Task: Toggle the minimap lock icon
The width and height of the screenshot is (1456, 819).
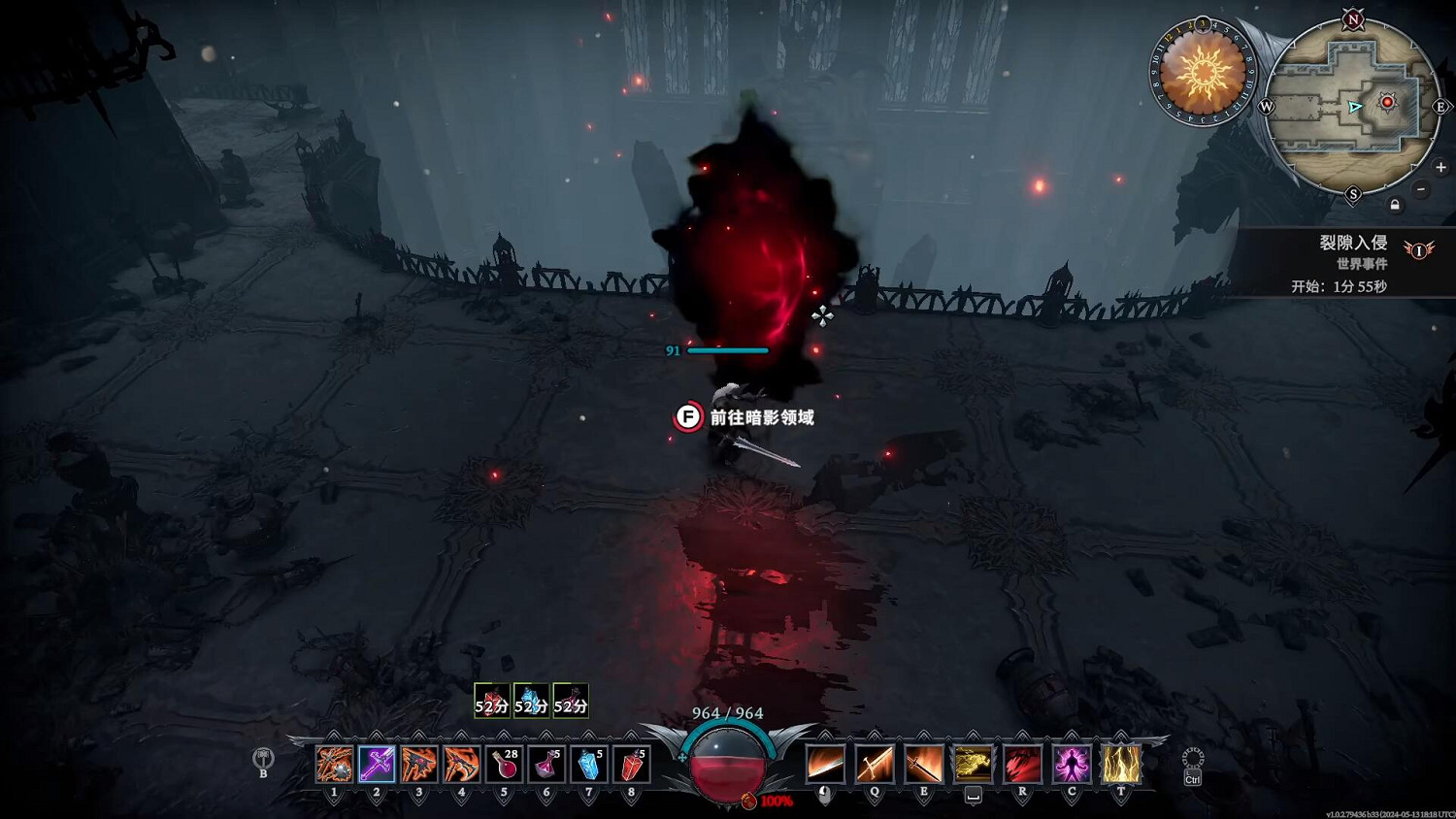Action: pos(1395,205)
